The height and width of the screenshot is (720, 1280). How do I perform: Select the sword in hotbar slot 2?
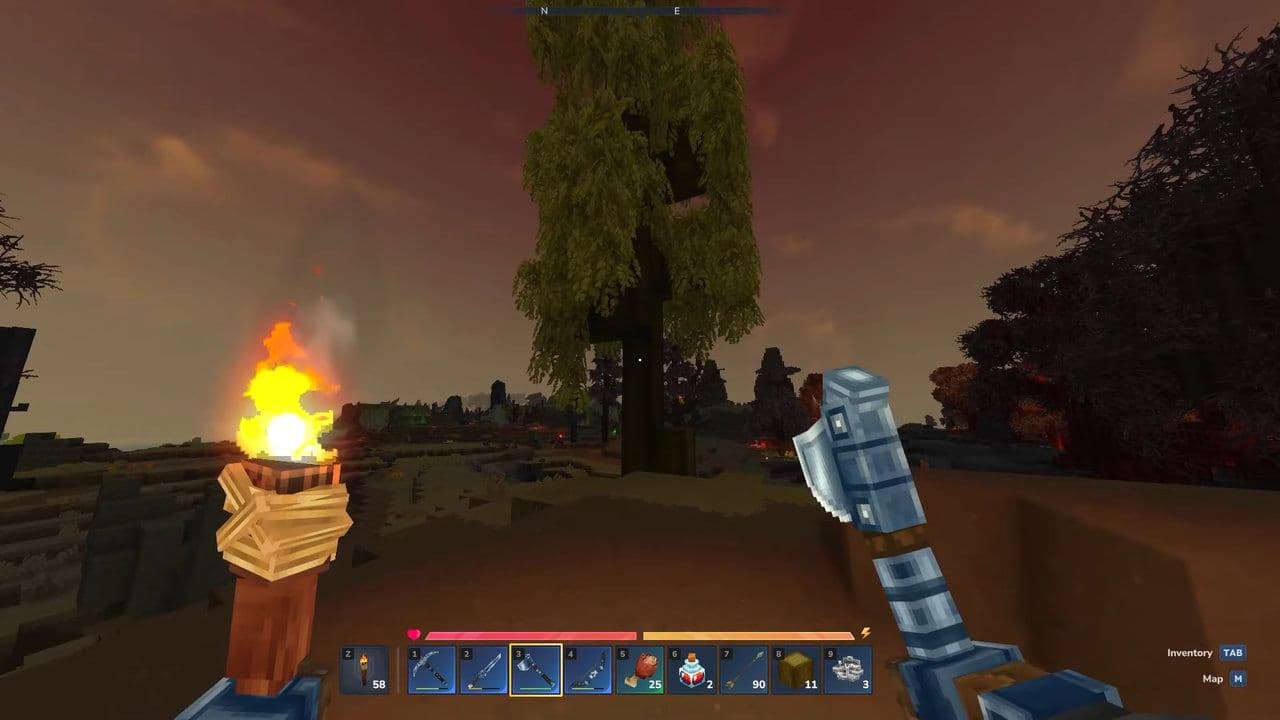pos(482,668)
